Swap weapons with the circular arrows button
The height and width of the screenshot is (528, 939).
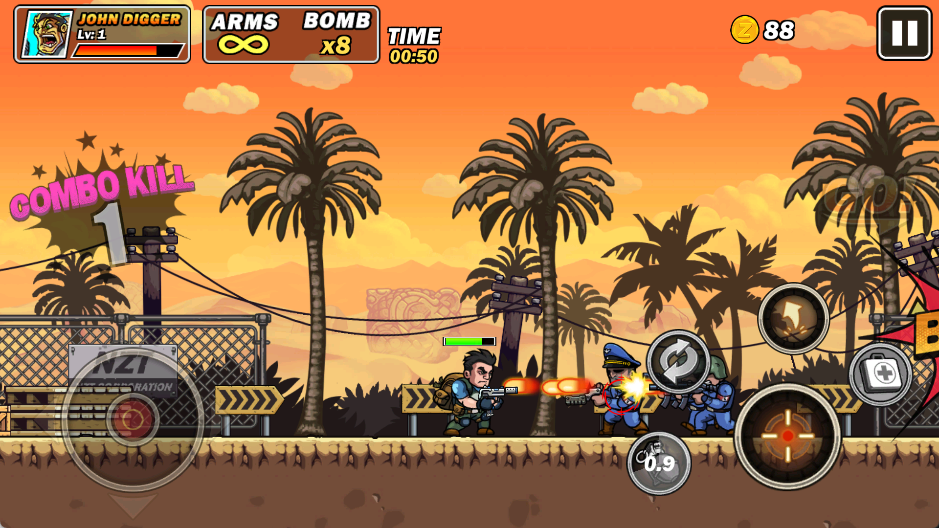[678, 362]
